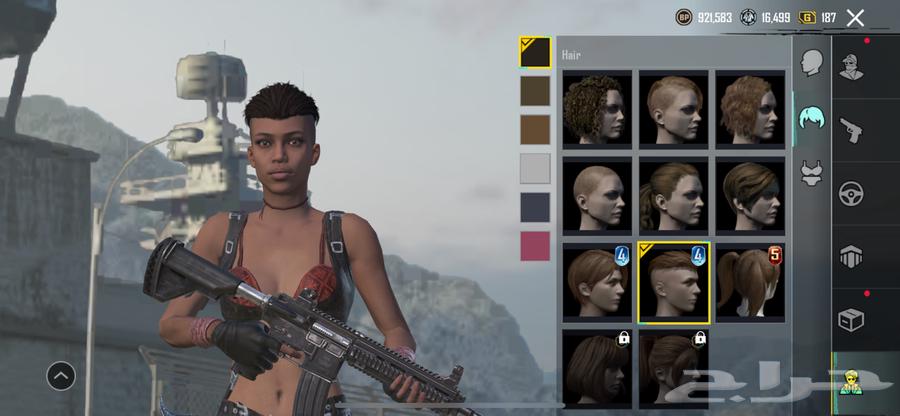Open the crate box category
Image resolution: width=900 pixels, height=416 pixels.
coord(851,319)
